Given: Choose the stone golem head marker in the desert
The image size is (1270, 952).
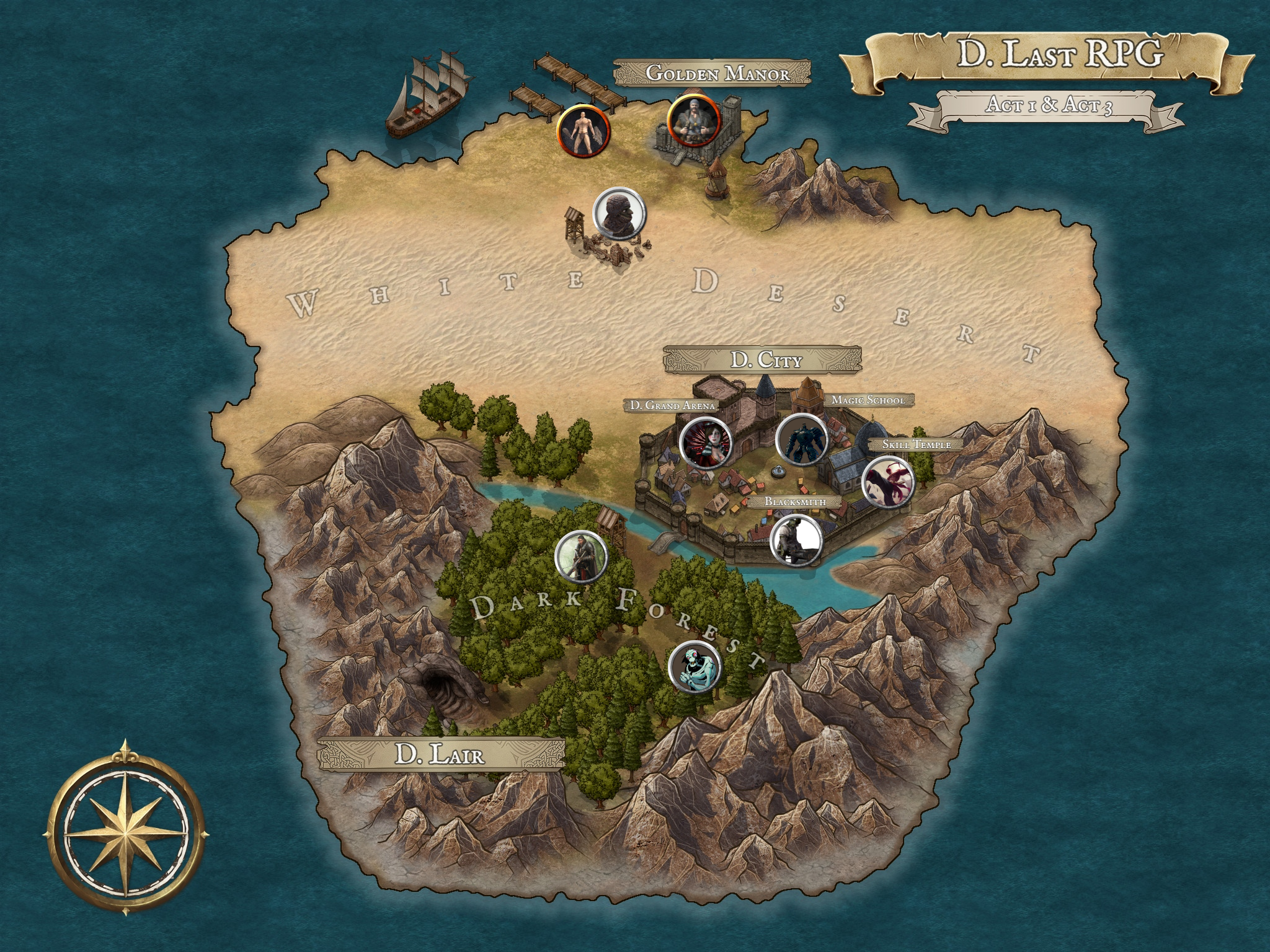Looking at the screenshot, I should [x=620, y=213].
